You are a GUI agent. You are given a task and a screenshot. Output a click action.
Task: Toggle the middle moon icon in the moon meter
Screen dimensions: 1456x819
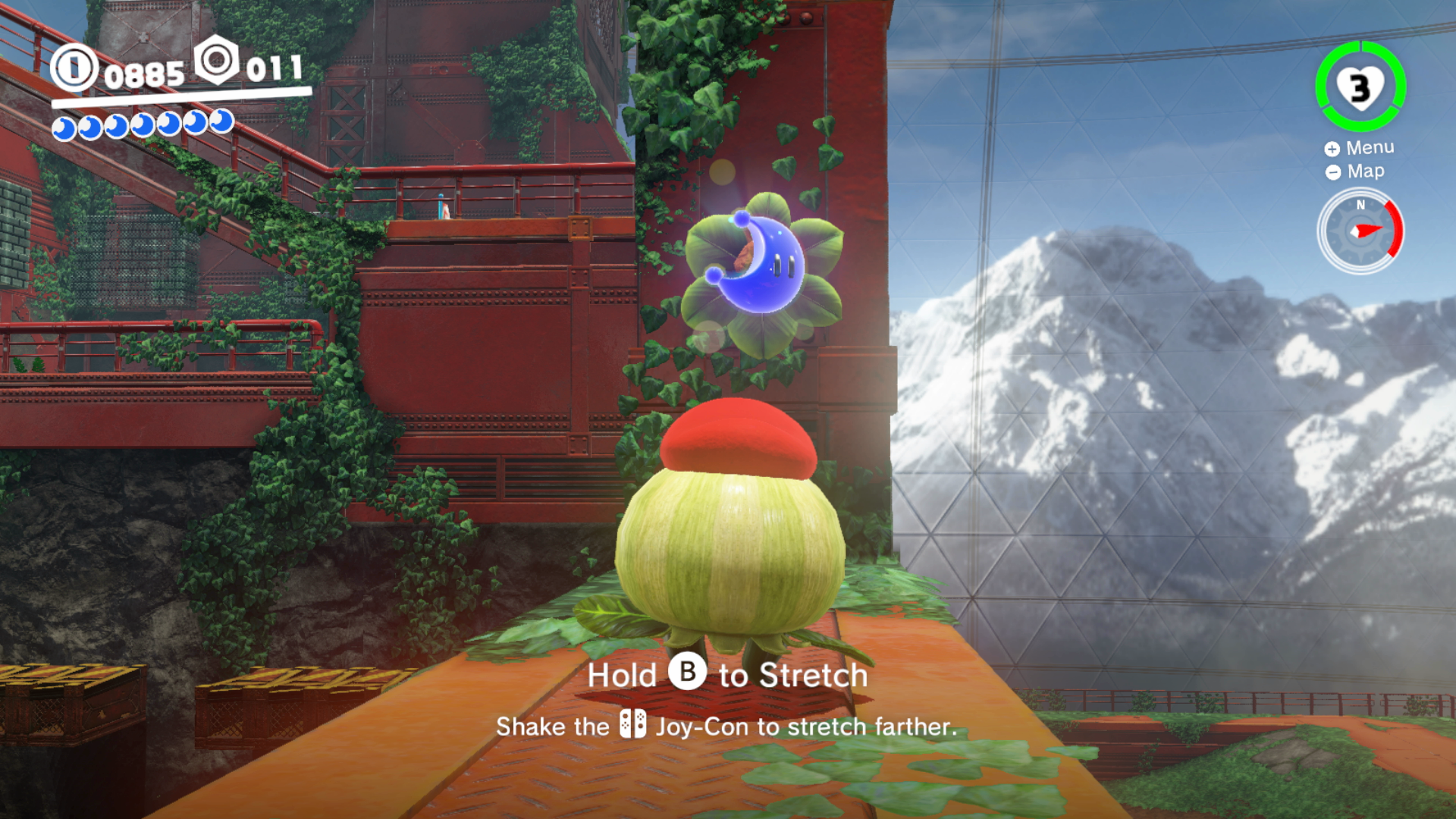(x=143, y=124)
